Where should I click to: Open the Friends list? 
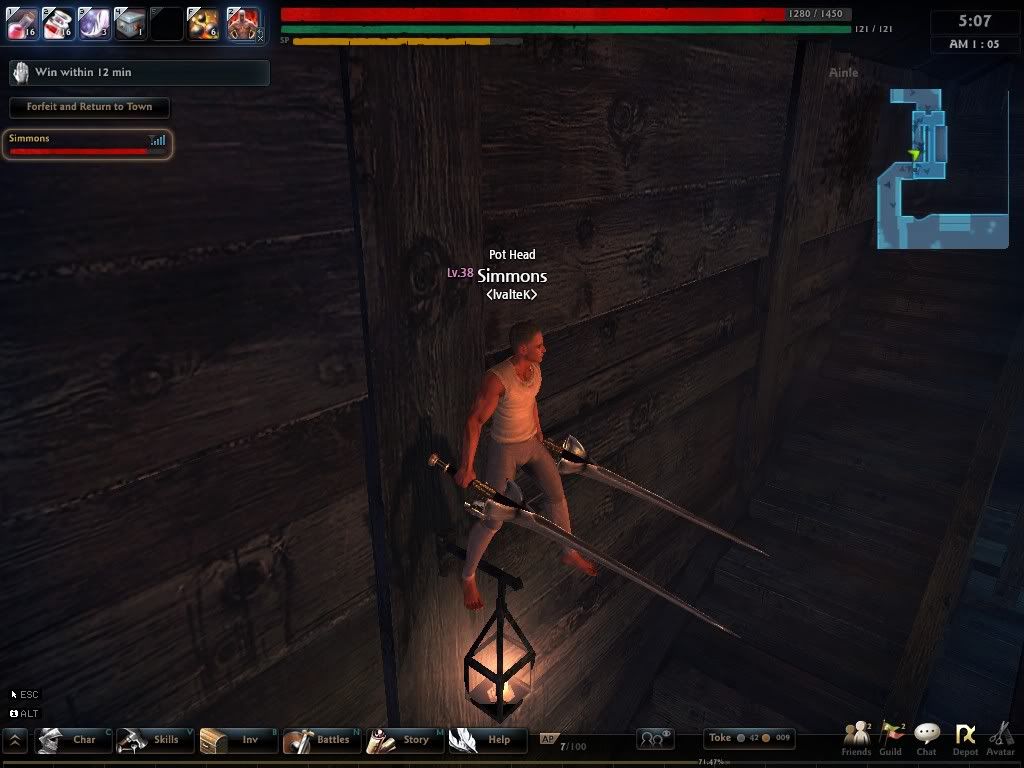point(856,738)
